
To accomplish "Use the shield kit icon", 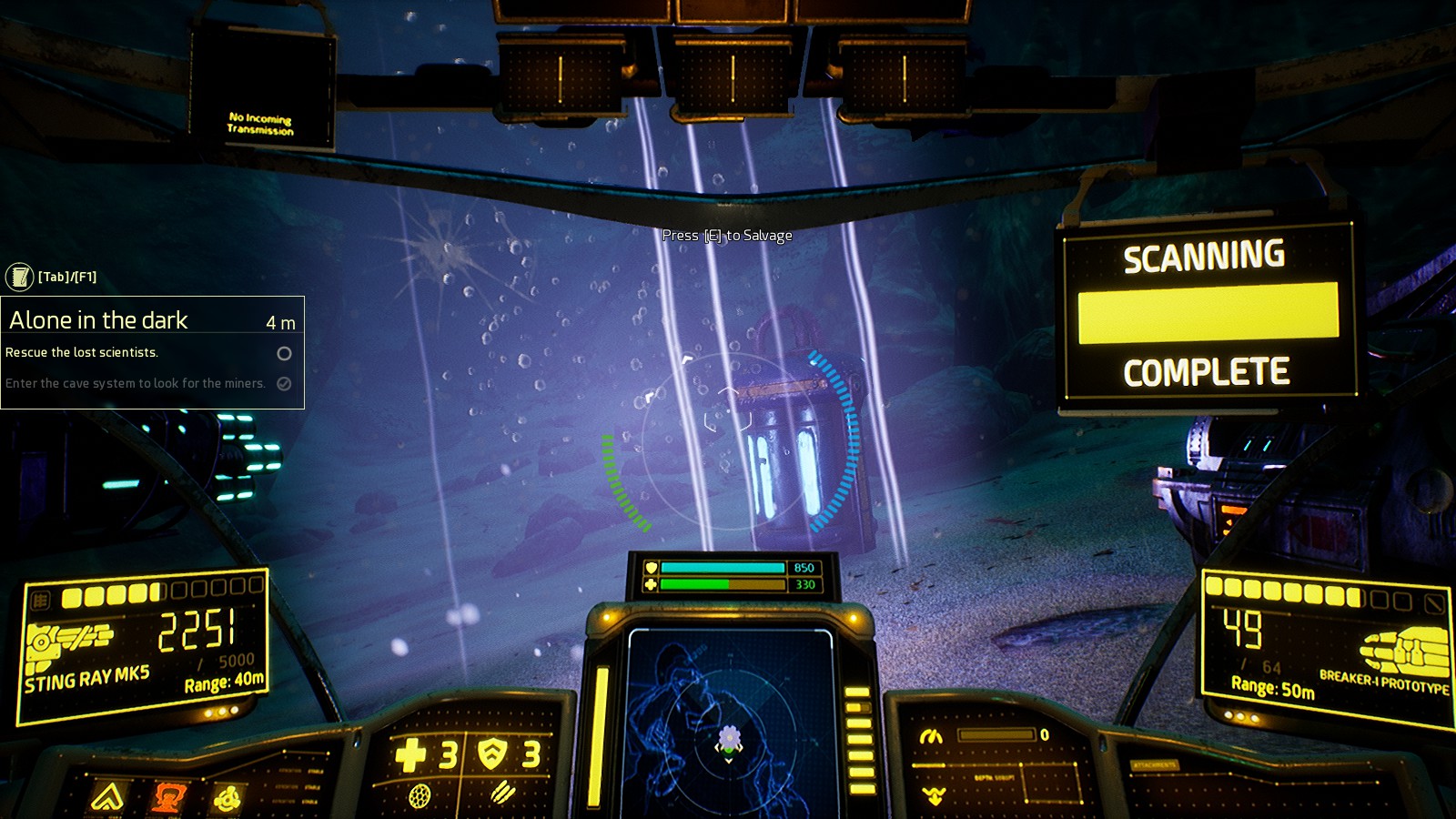I will tap(492, 753).
